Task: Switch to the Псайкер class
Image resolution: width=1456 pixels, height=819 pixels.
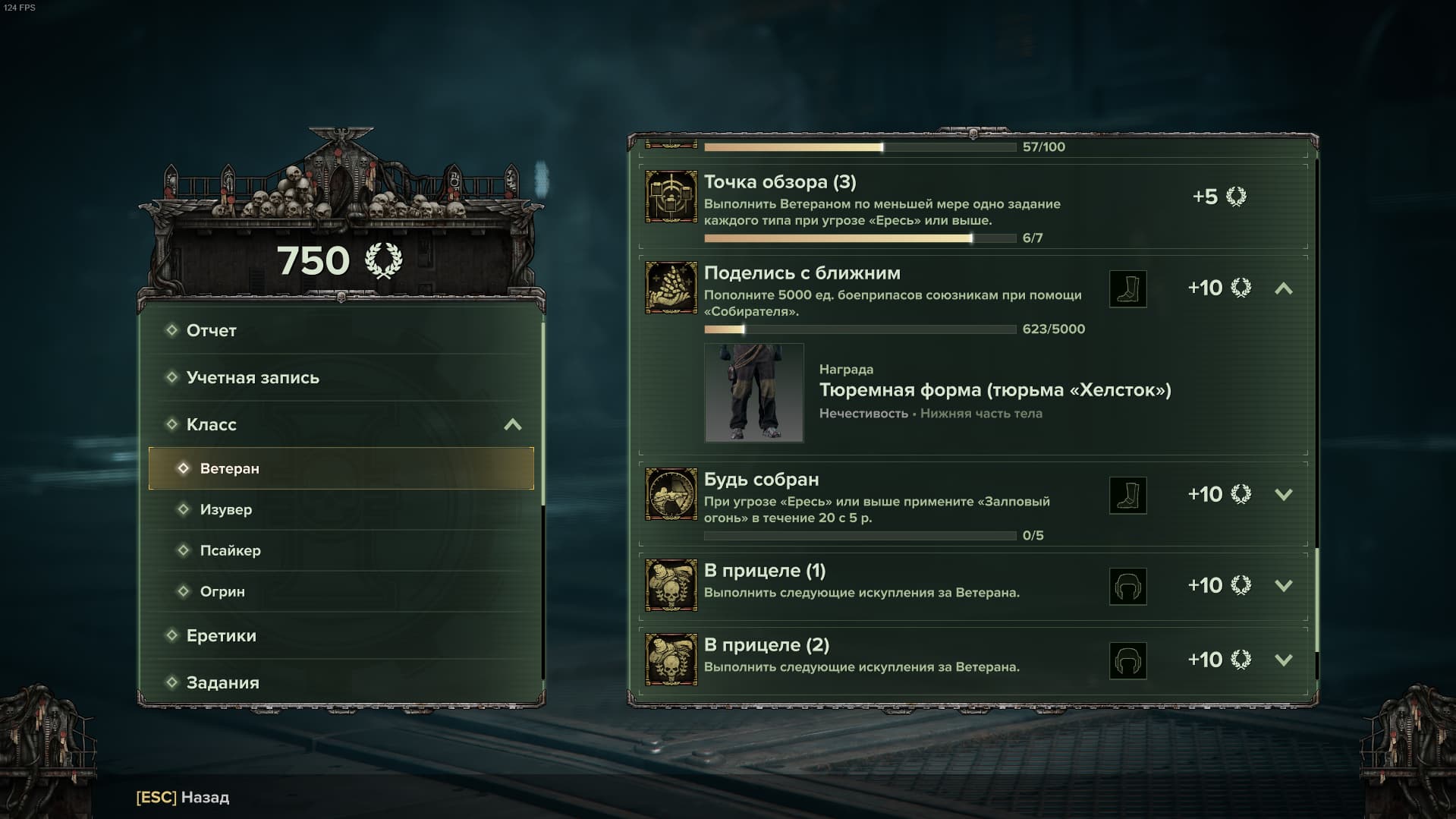Action: [230, 550]
